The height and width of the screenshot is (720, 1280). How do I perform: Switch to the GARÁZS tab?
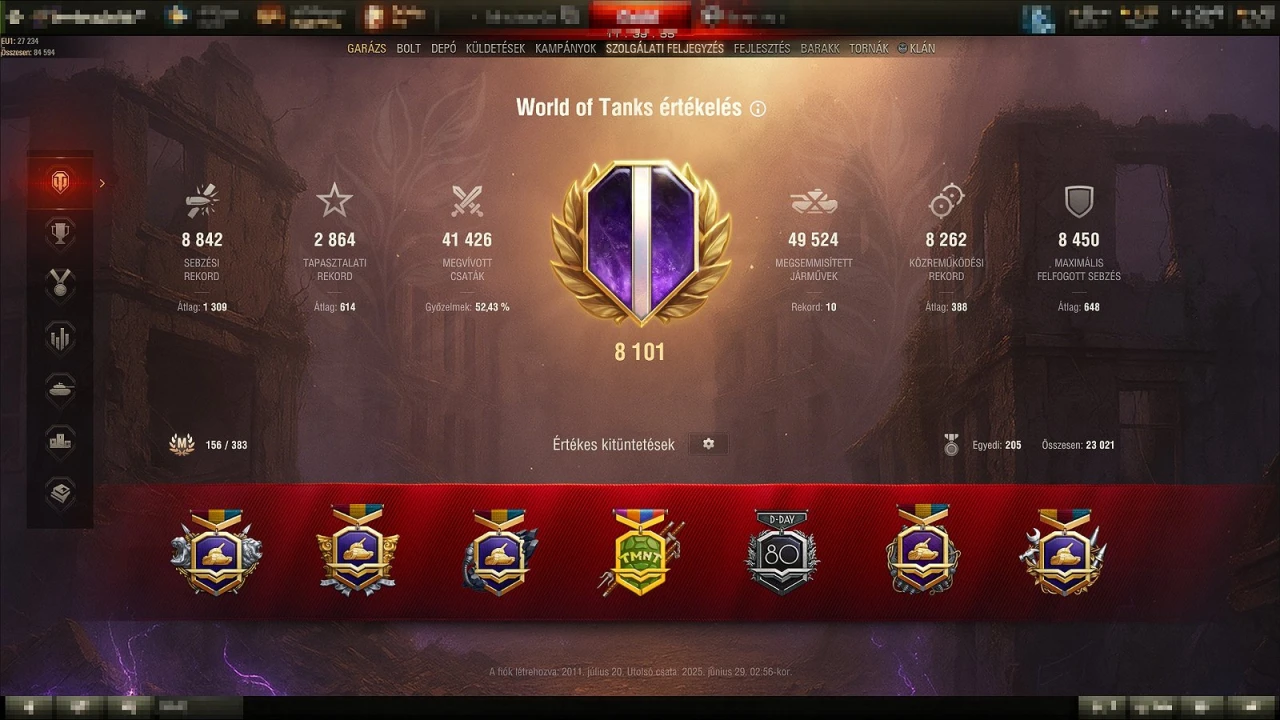click(x=367, y=47)
